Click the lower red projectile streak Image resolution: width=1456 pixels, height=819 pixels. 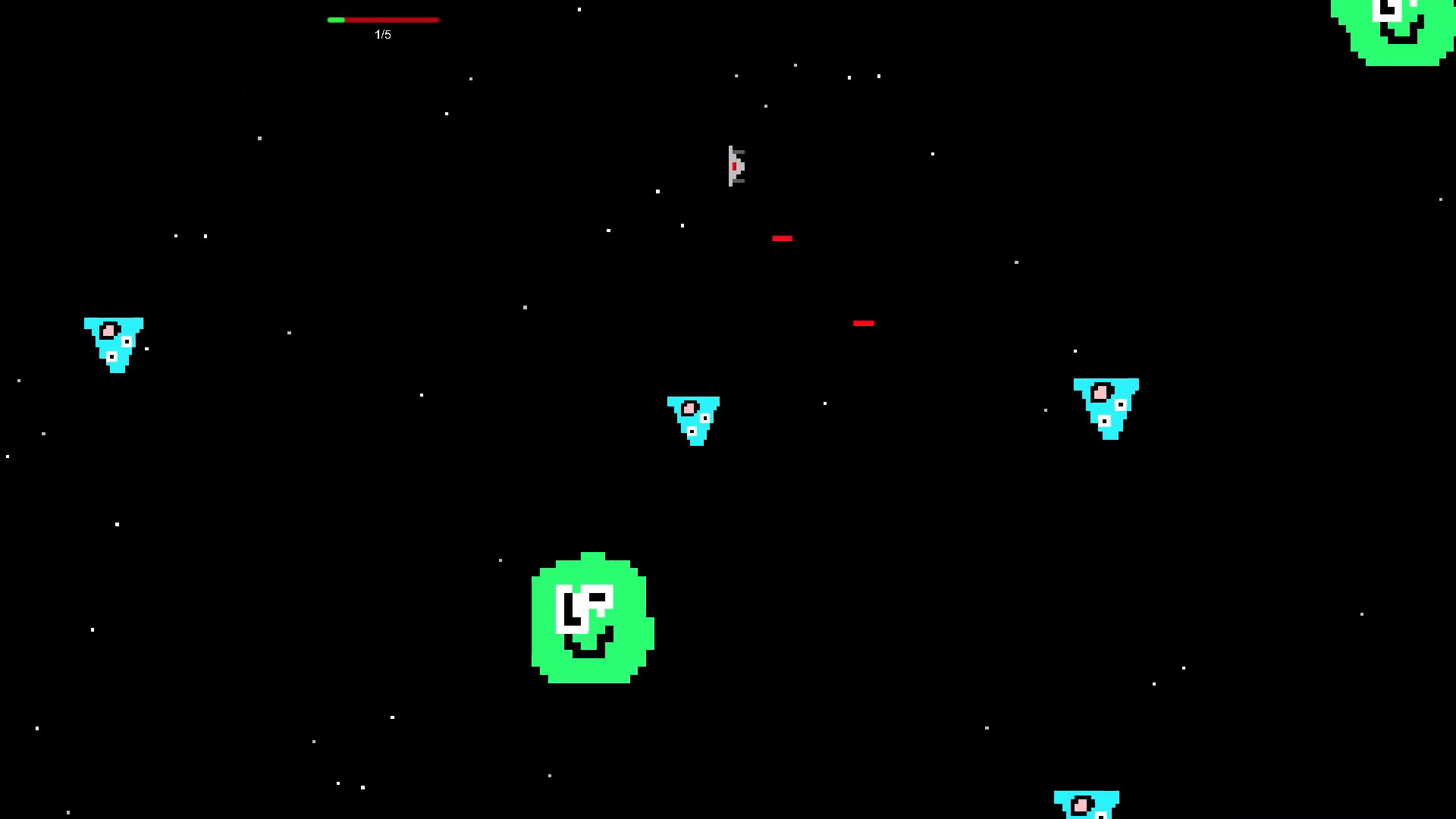[864, 323]
